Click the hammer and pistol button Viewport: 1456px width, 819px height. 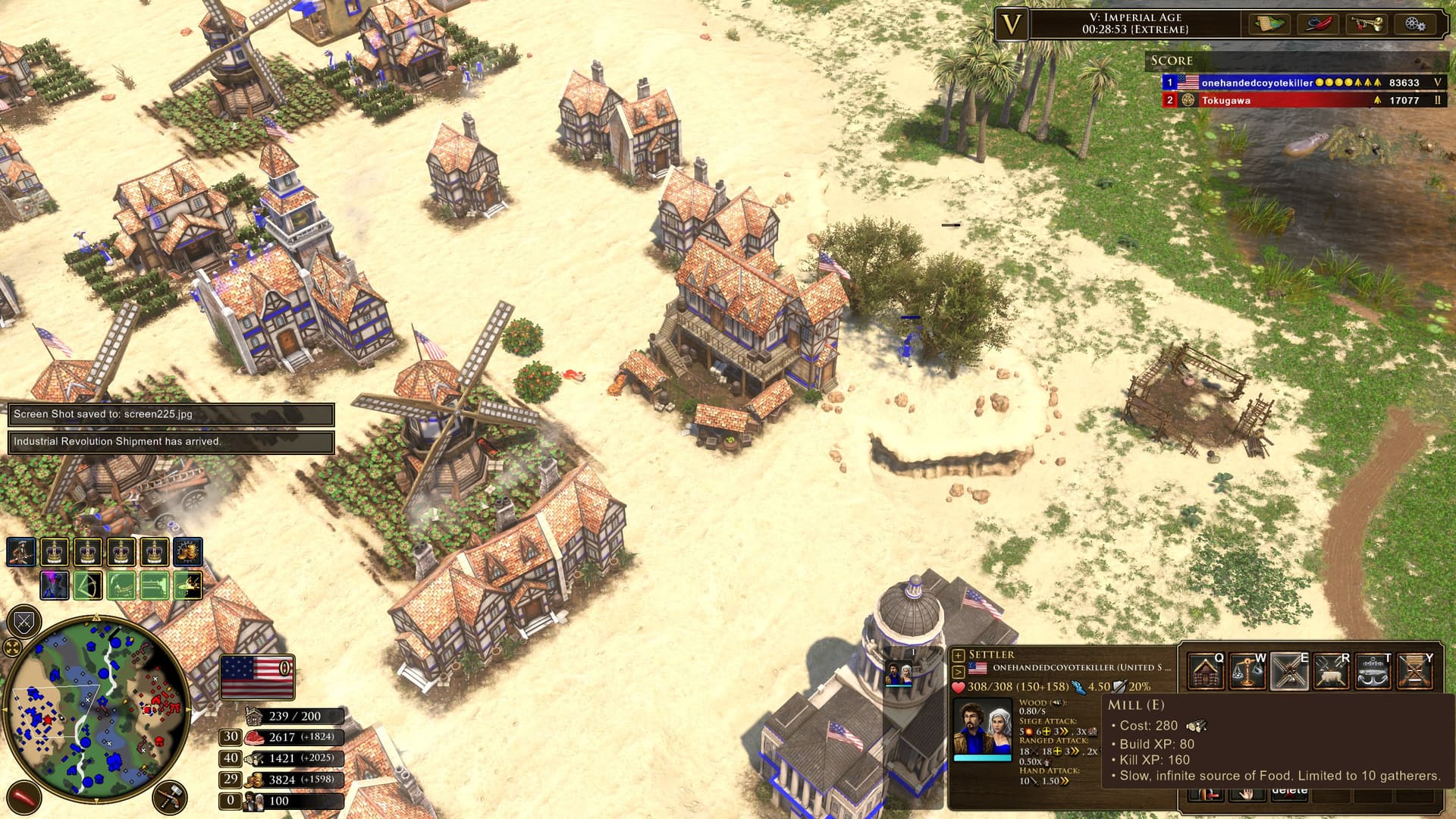pos(170,797)
